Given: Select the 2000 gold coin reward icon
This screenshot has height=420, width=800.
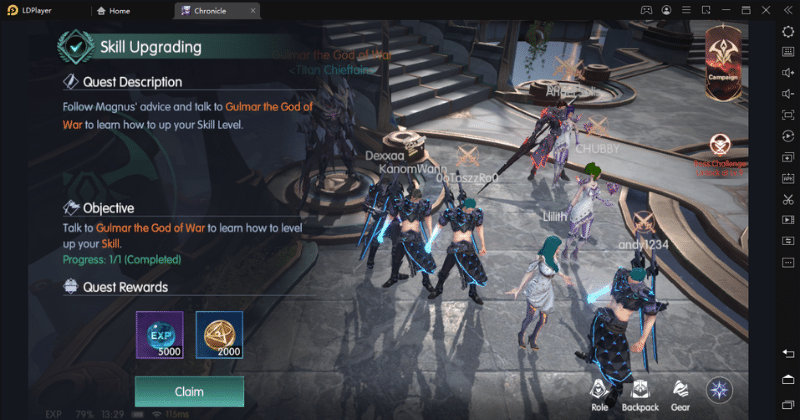Looking at the screenshot, I should tap(219, 335).
